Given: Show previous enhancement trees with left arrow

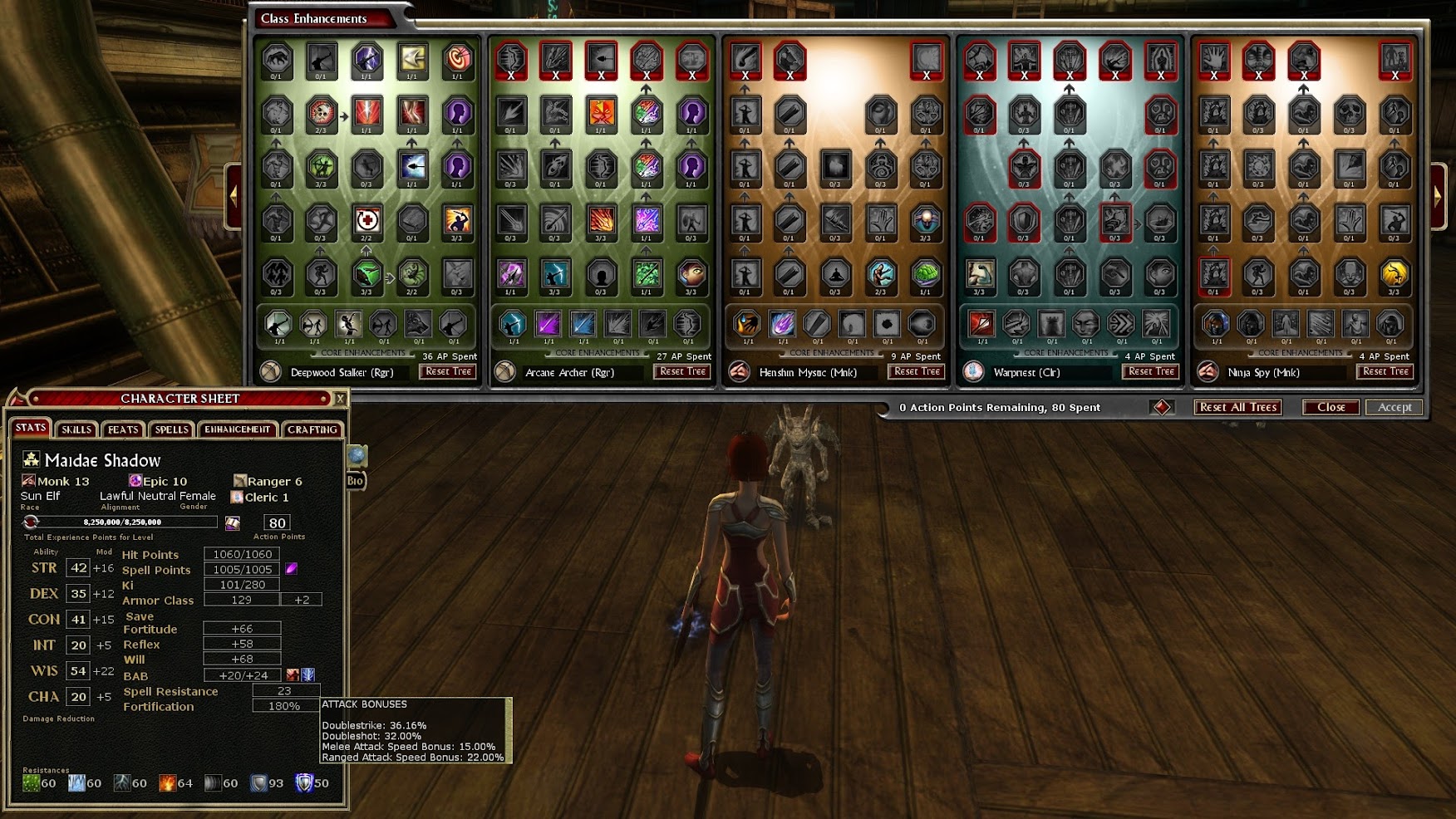Looking at the screenshot, I should pos(234,196).
